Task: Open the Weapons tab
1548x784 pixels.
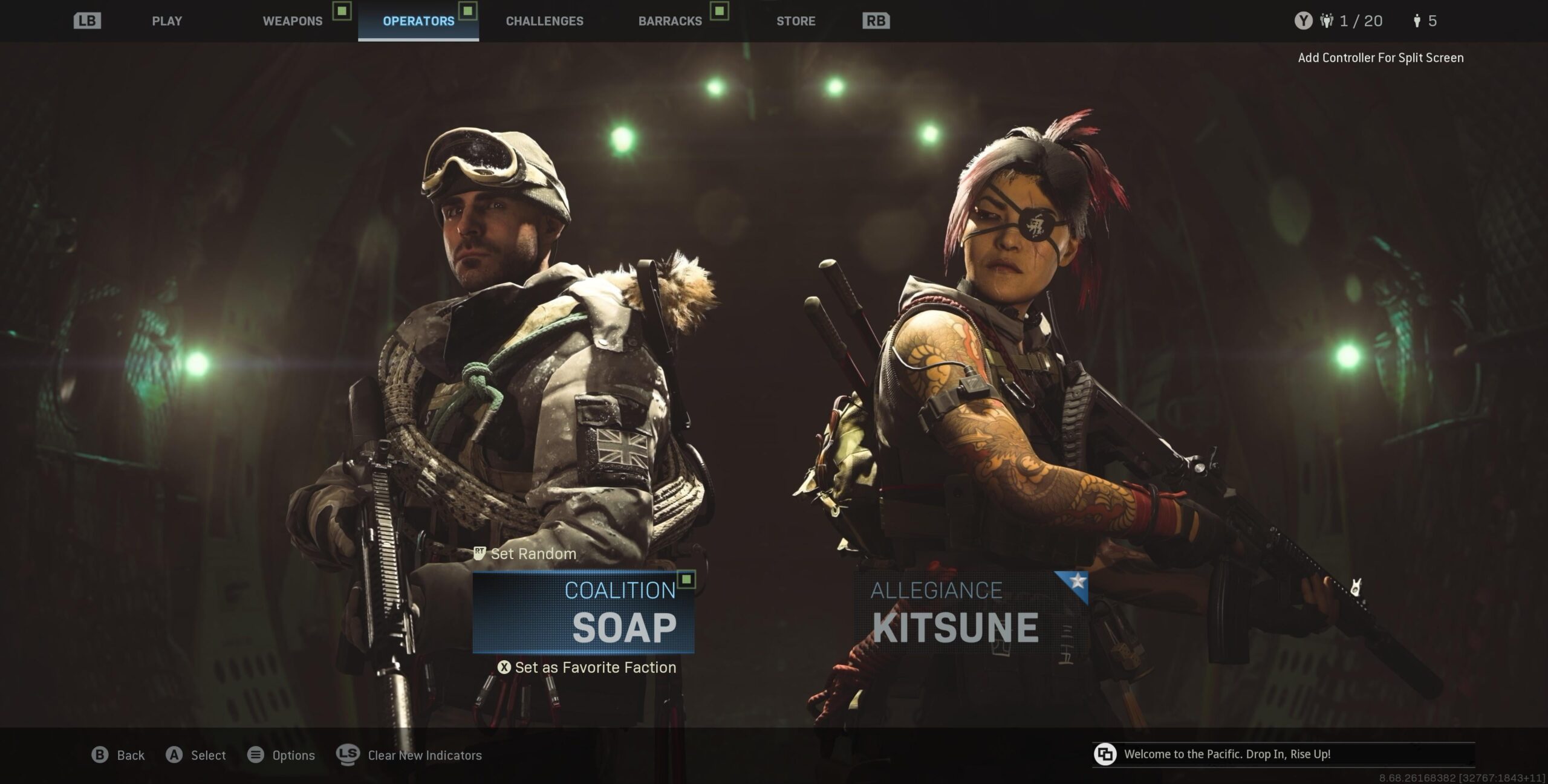Action: [x=293, y=21]
